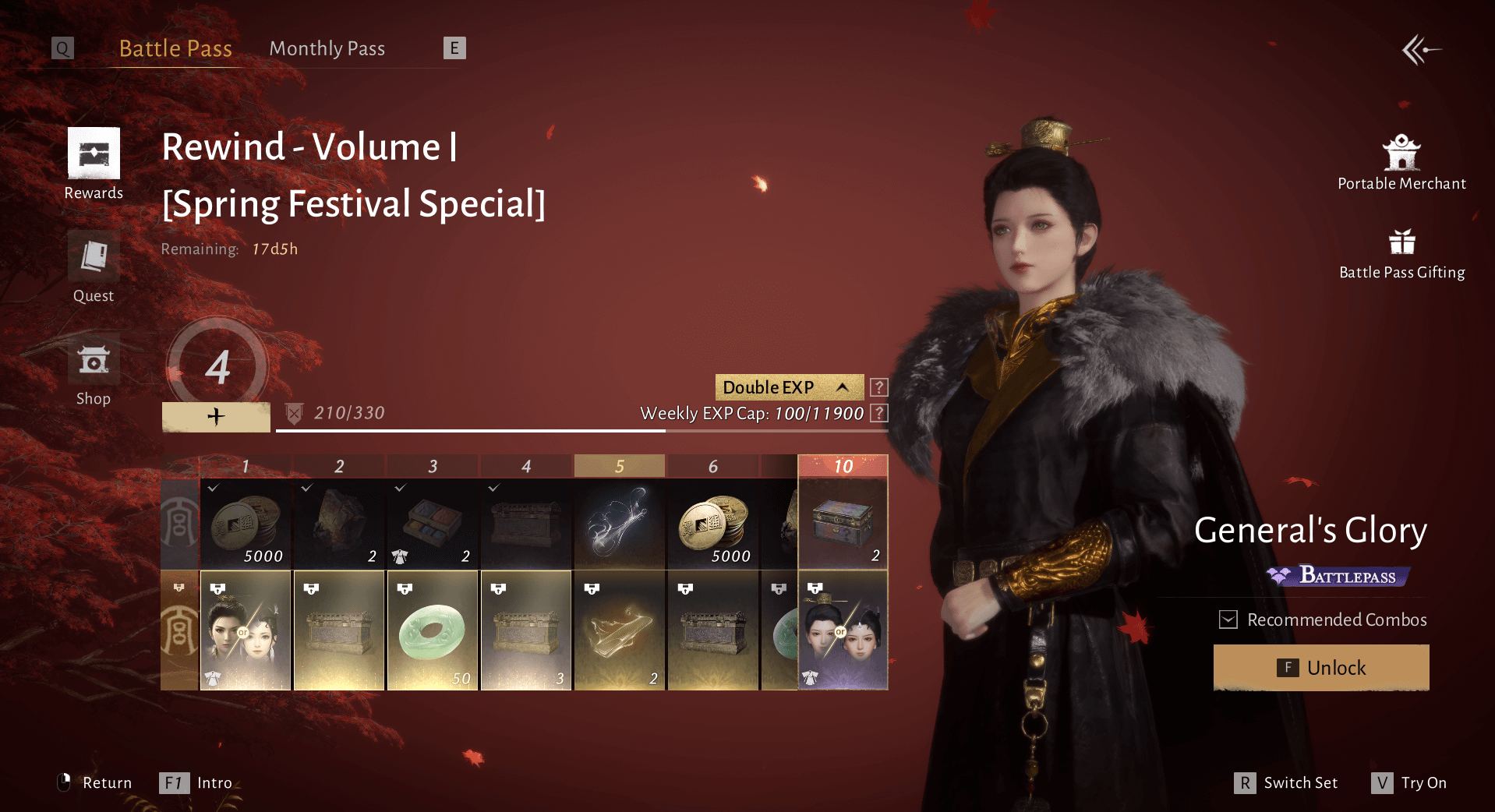Unlock the General's Glory battle pass
The height and width of the screenshot is (812, 1495).
[x=1321, y=668]
